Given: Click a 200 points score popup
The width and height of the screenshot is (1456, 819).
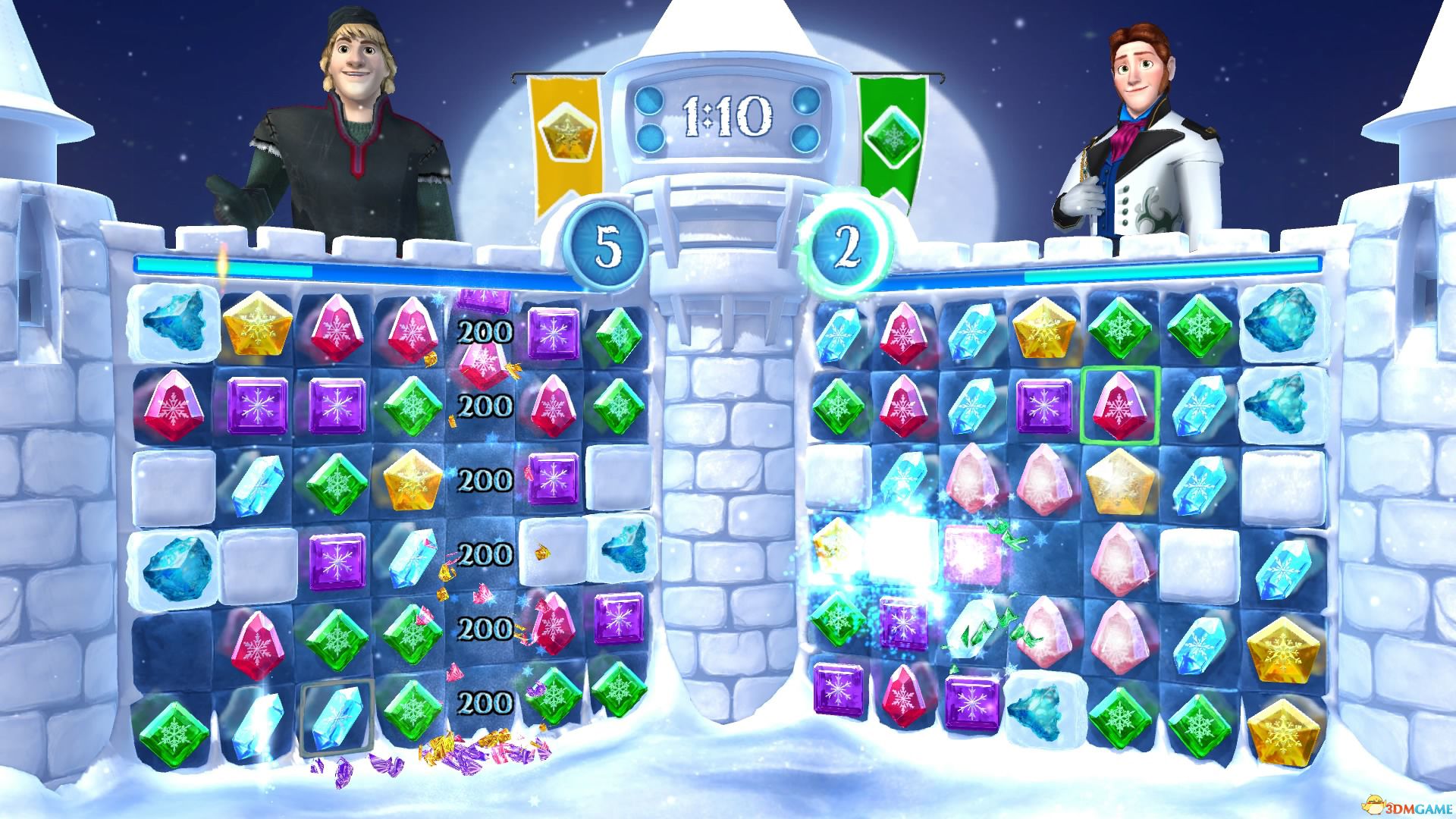Looking at the screenshot, I should 485,330.
